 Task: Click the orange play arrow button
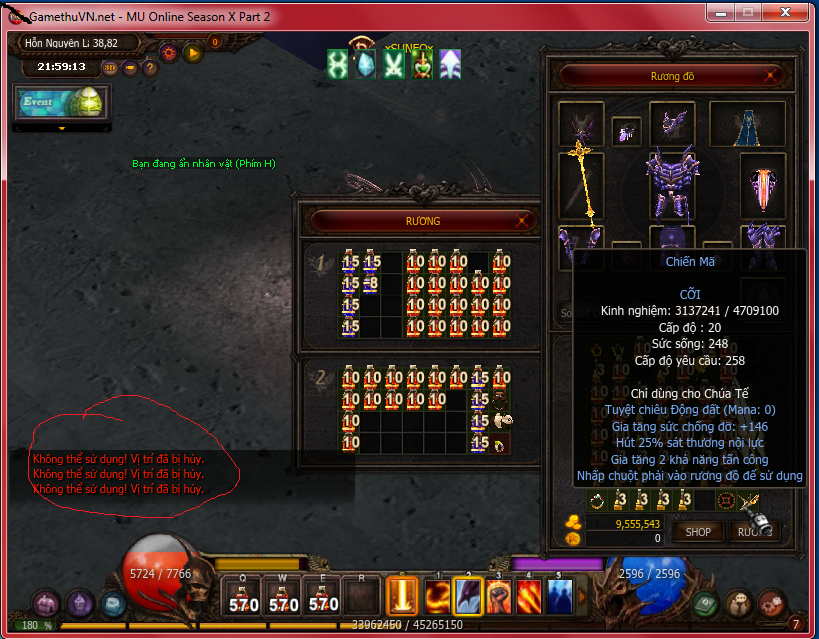[193, 52]
